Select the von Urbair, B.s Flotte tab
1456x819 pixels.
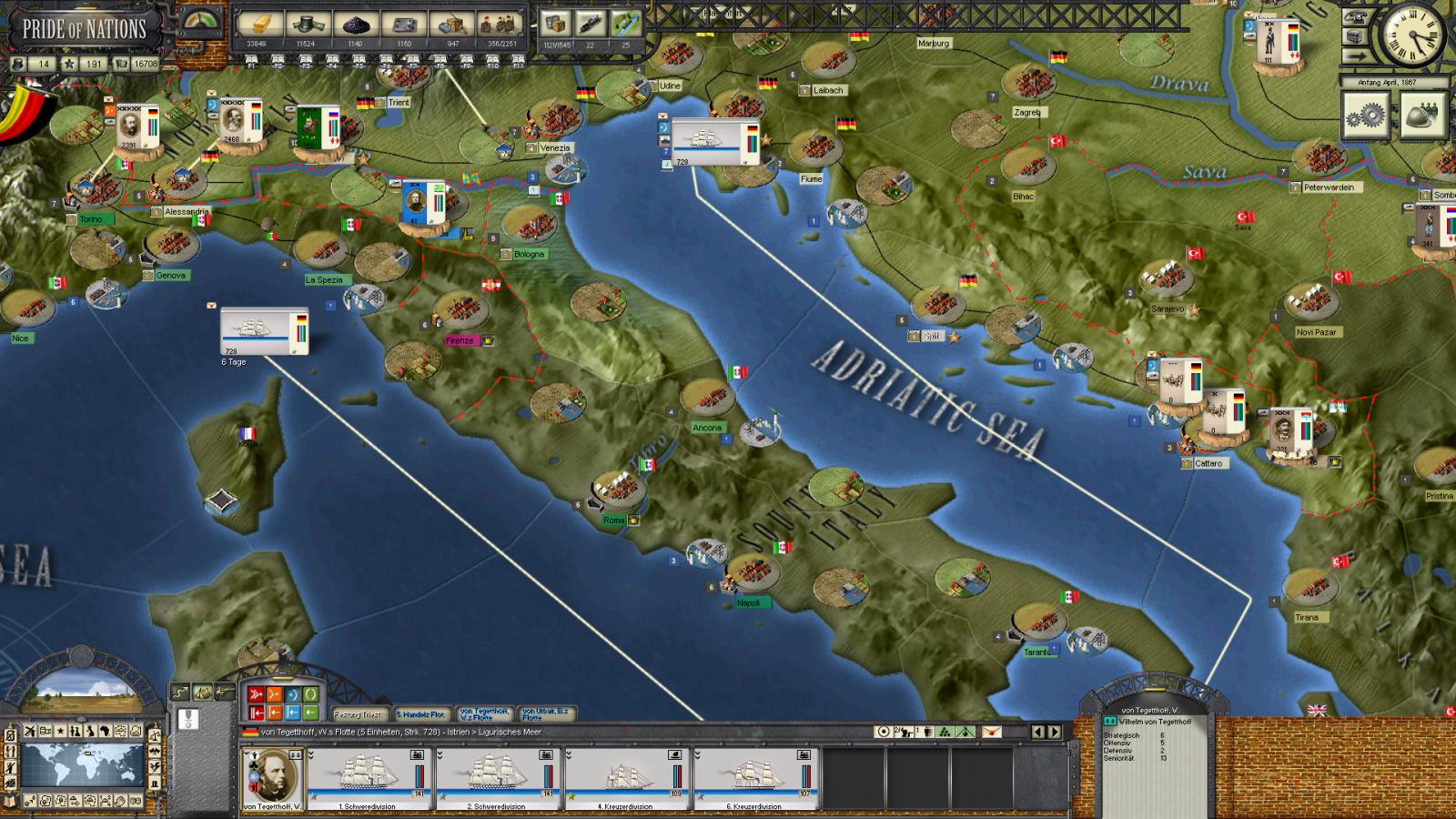tap(547, 714)
